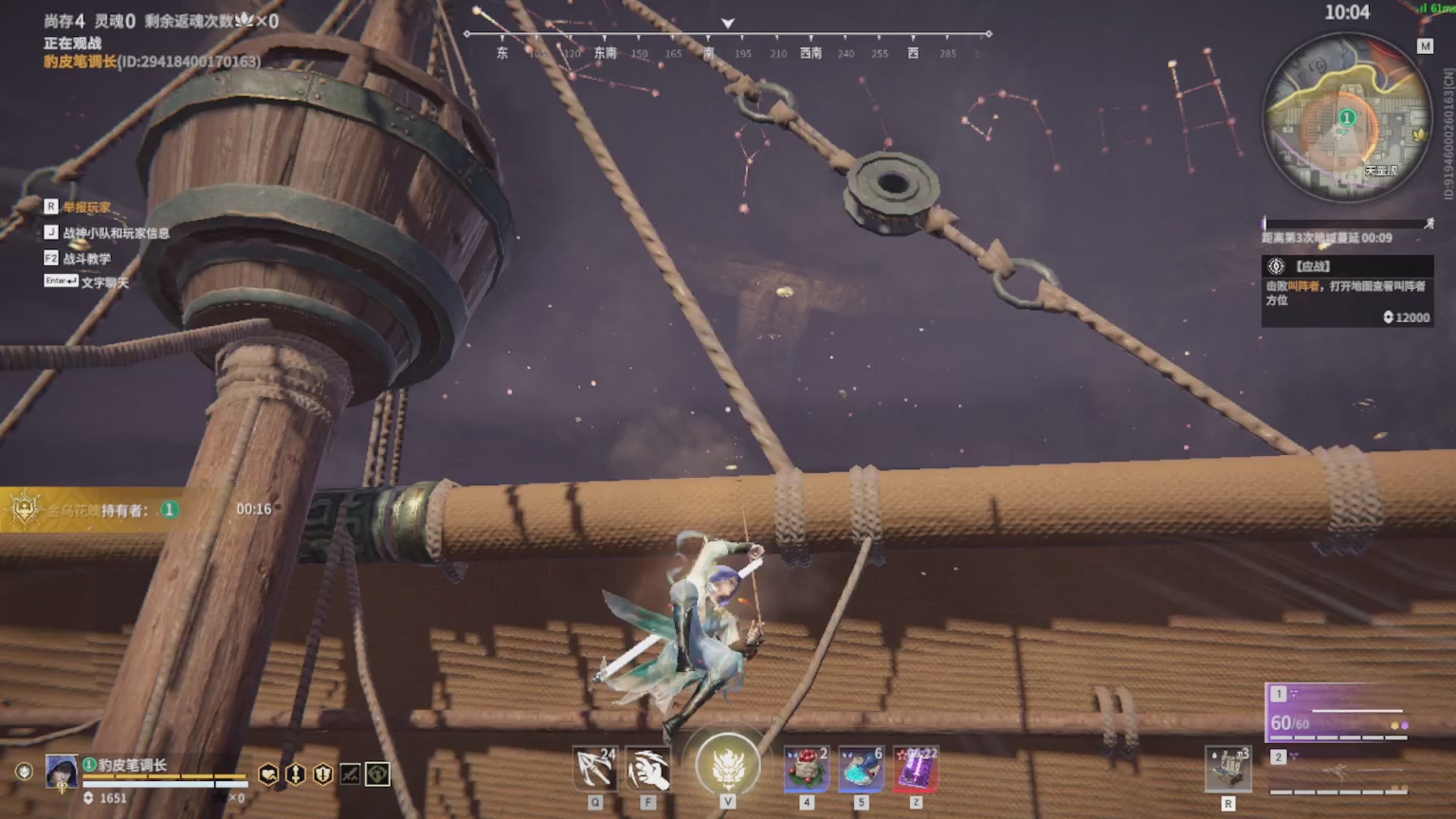The image size is (1456, 819).
Task: Click the 举报玩家 report player option
Action: (86, 208)
